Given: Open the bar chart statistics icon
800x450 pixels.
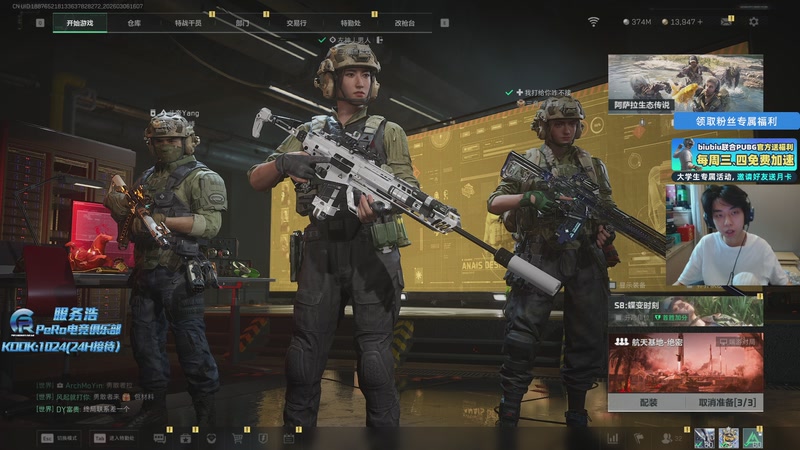Looking at the screenshot, I should tap(612, 438).
